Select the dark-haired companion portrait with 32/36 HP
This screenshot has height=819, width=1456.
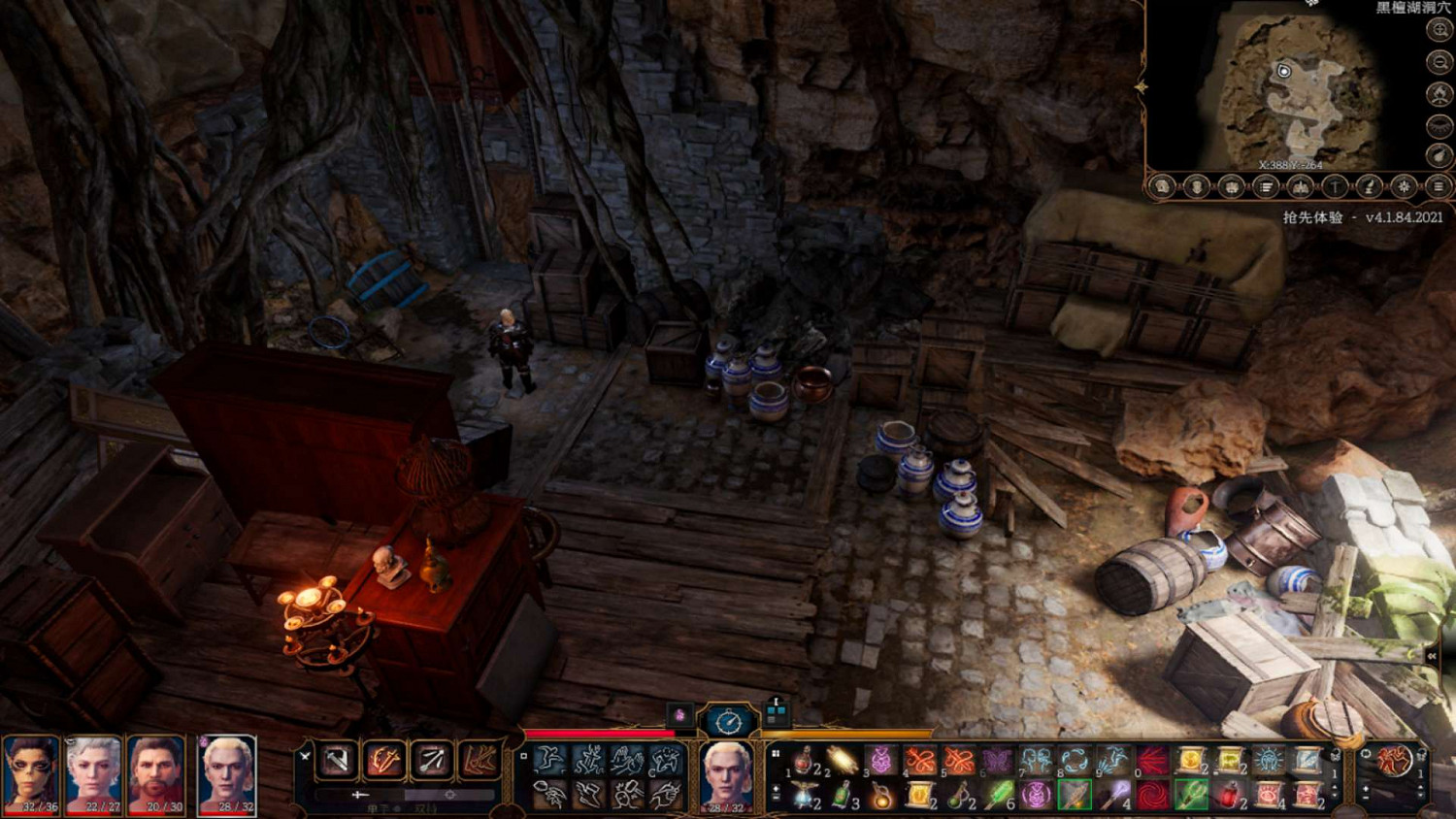tap(31, 774)
